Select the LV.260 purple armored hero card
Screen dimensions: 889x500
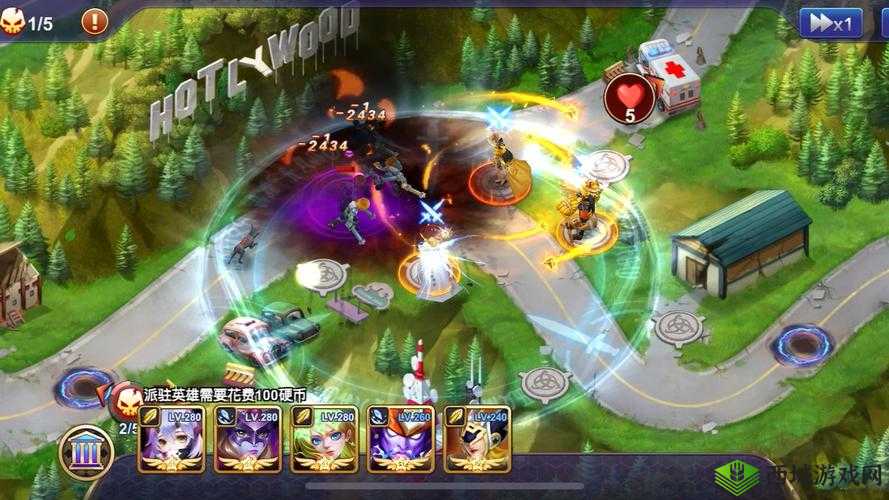coord(401,439)
